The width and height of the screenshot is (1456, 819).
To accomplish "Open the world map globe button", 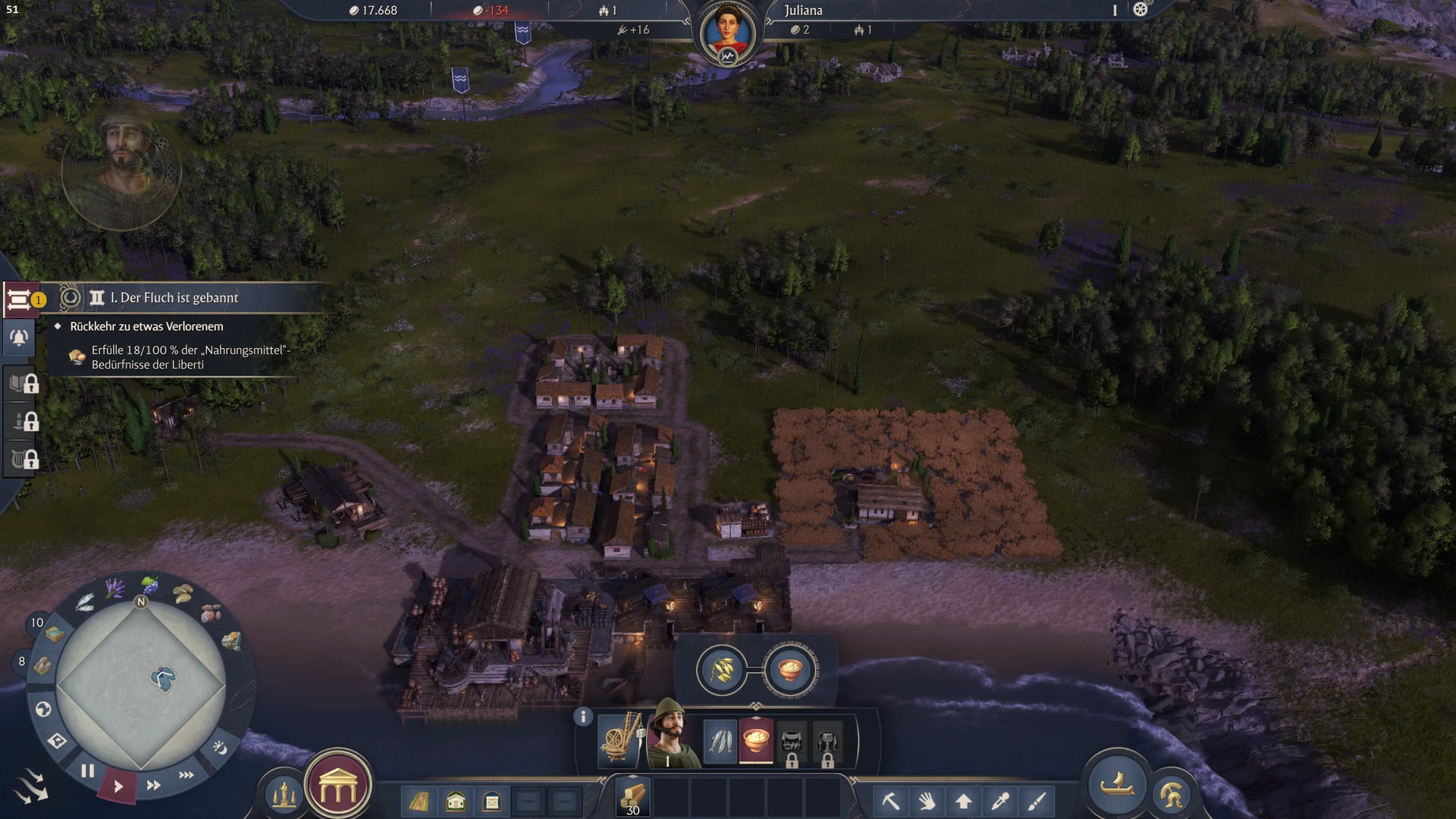I will point(43,709).
